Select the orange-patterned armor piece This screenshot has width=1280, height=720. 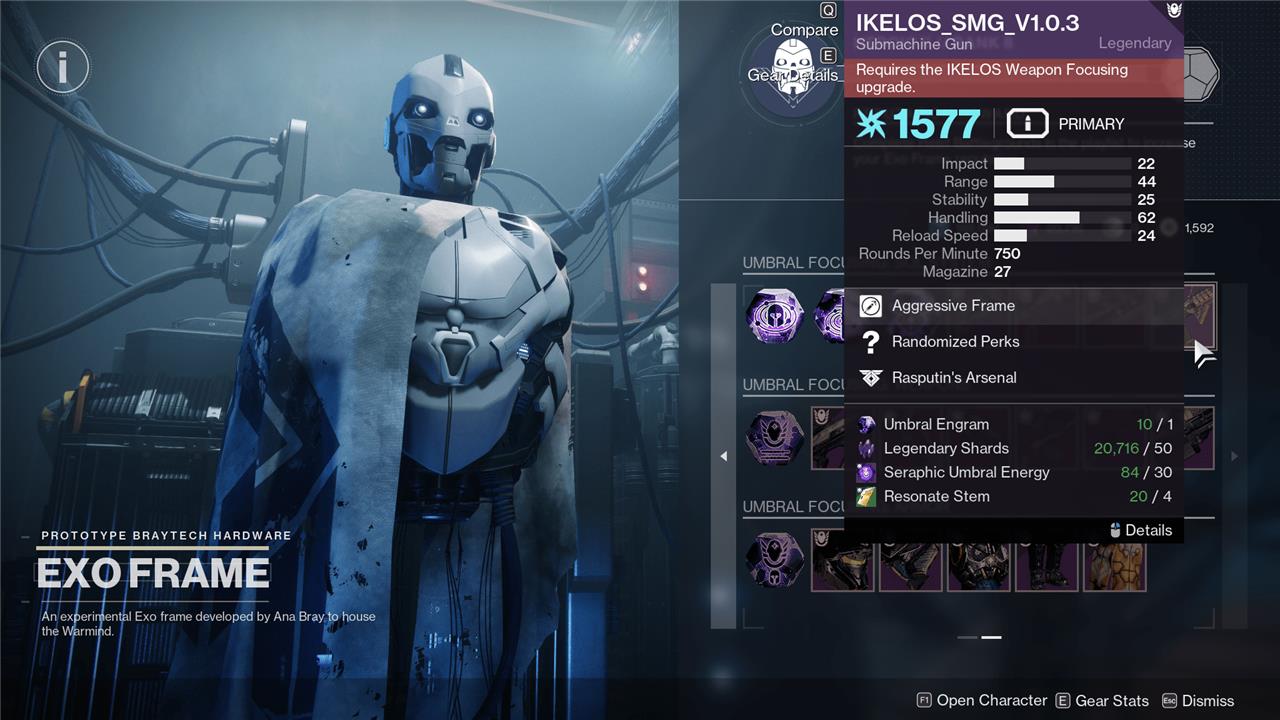pyautogui.click(x=1115, y=560)
